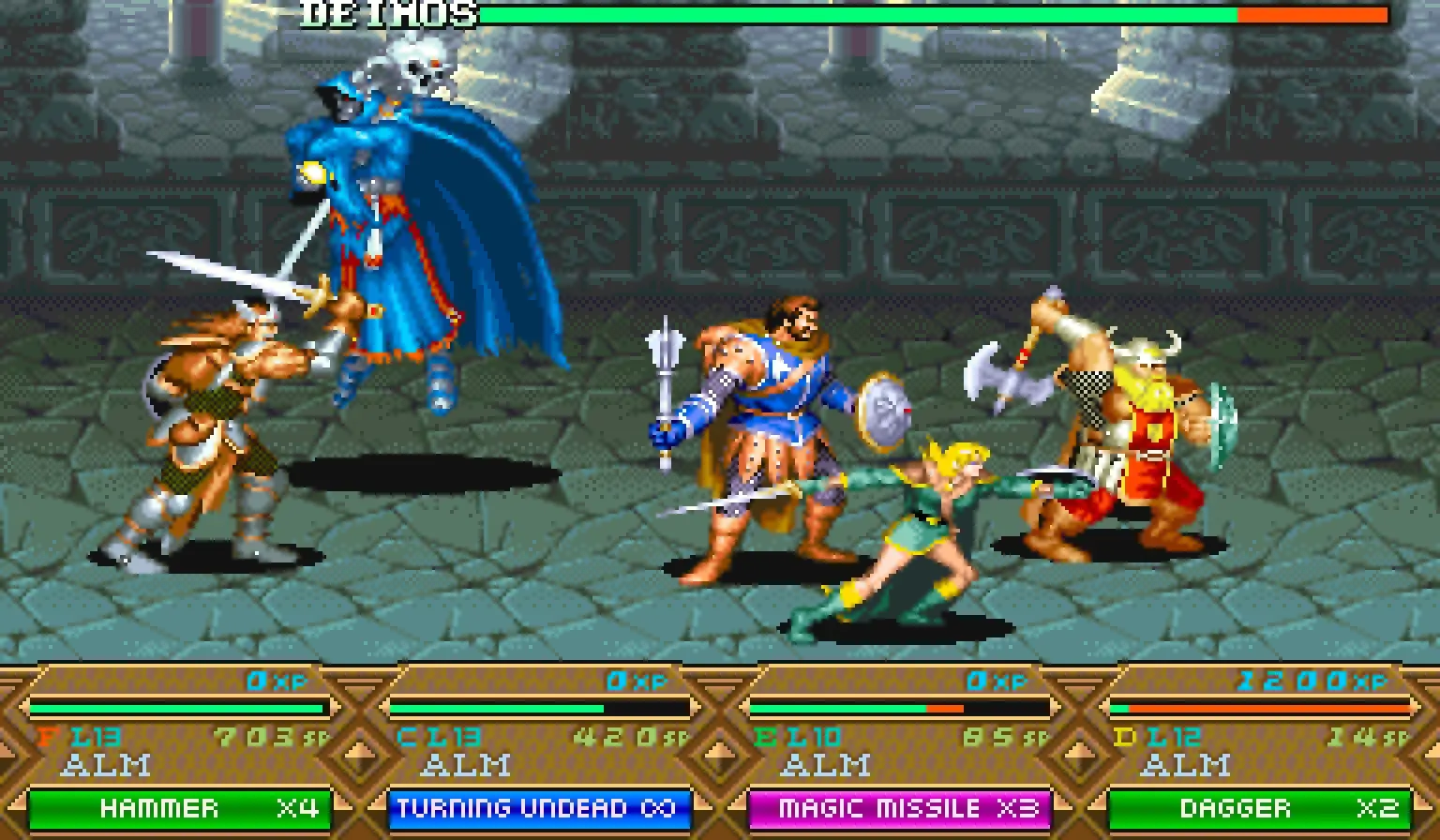Select the Dagger x2 item slot
Screen dimensions: 1440x840
coord(1259,808)
